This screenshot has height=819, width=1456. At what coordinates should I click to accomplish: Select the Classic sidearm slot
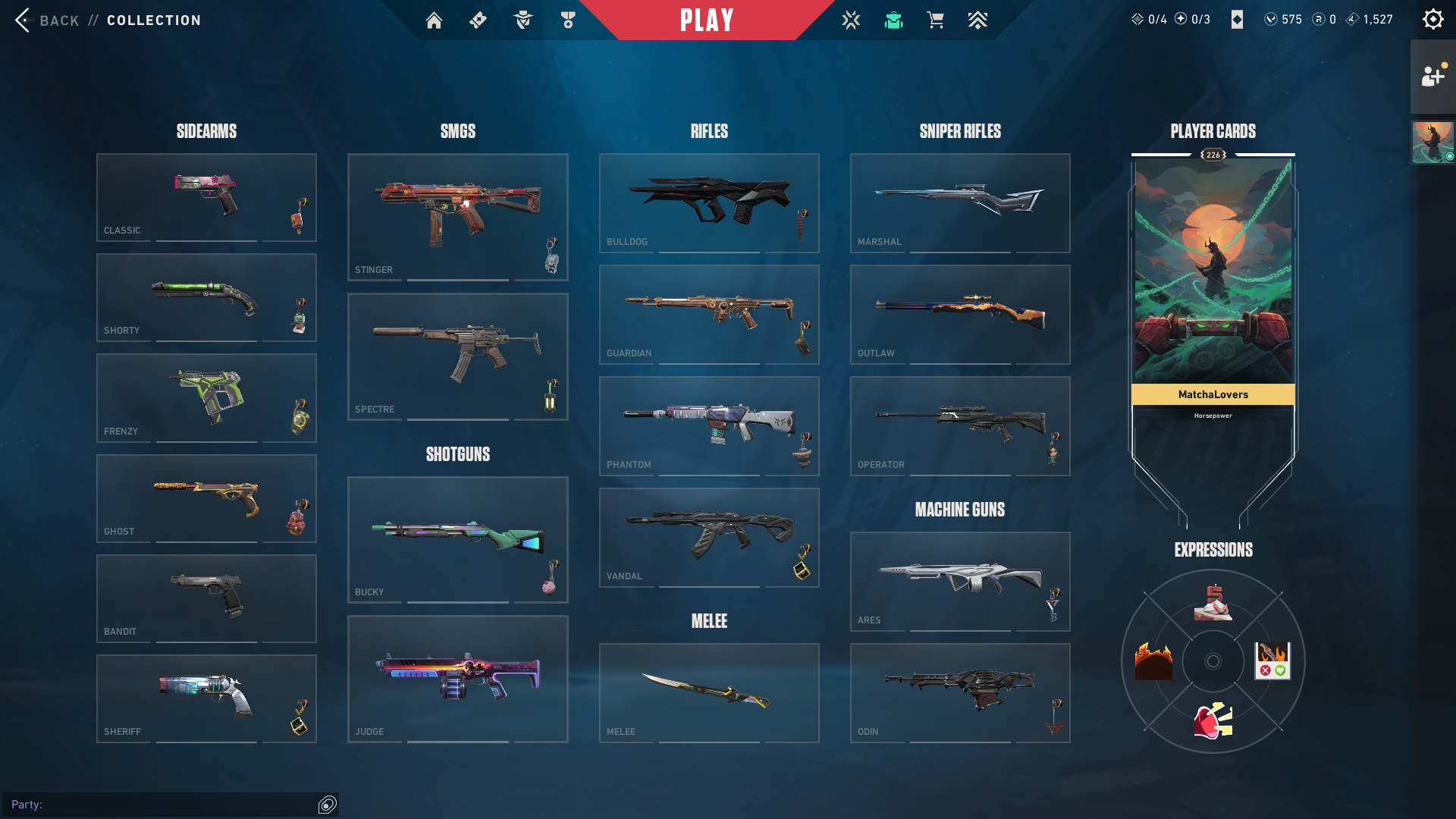point(206,197)
